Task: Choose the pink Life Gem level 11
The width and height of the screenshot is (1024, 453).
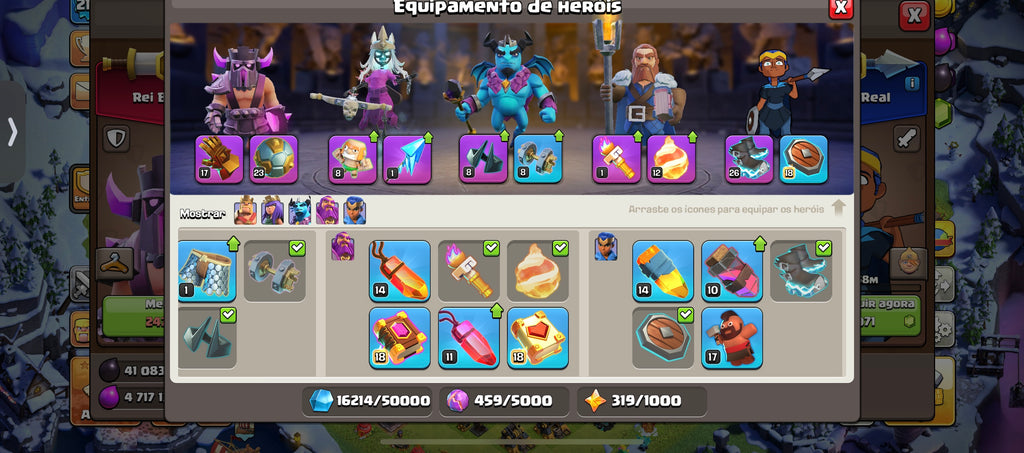Action: (469, 338)
